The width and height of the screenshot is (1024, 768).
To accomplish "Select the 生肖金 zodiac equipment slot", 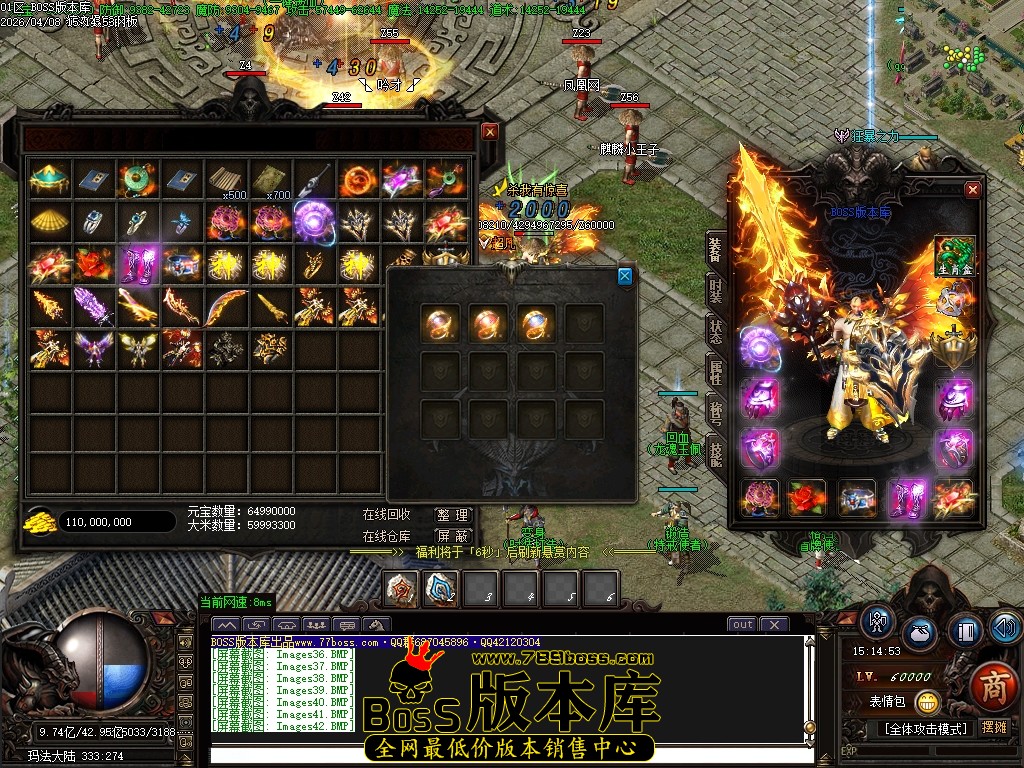I will (954, 255).
